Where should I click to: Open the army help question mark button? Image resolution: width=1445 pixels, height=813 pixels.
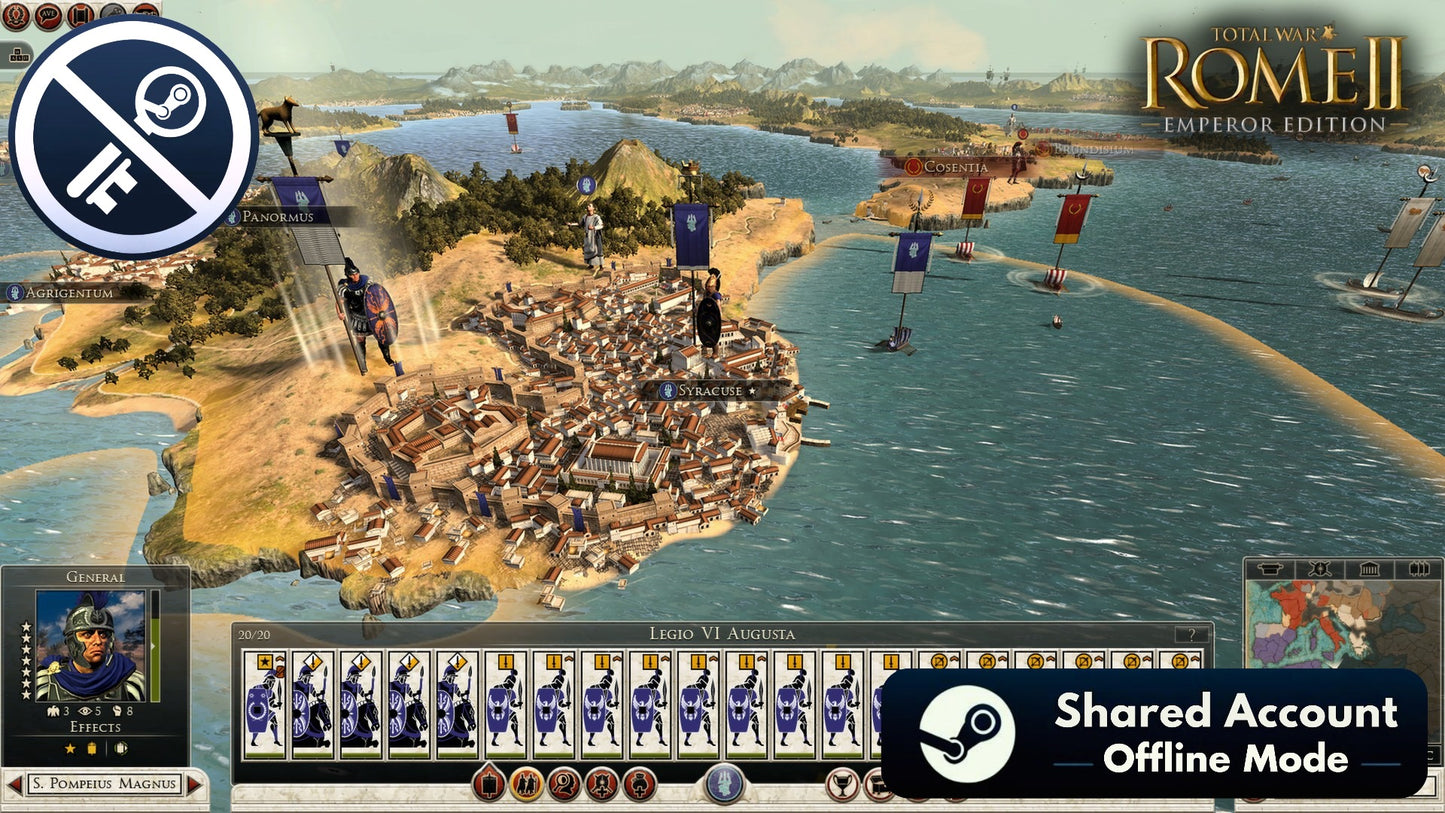[1190, 634]
